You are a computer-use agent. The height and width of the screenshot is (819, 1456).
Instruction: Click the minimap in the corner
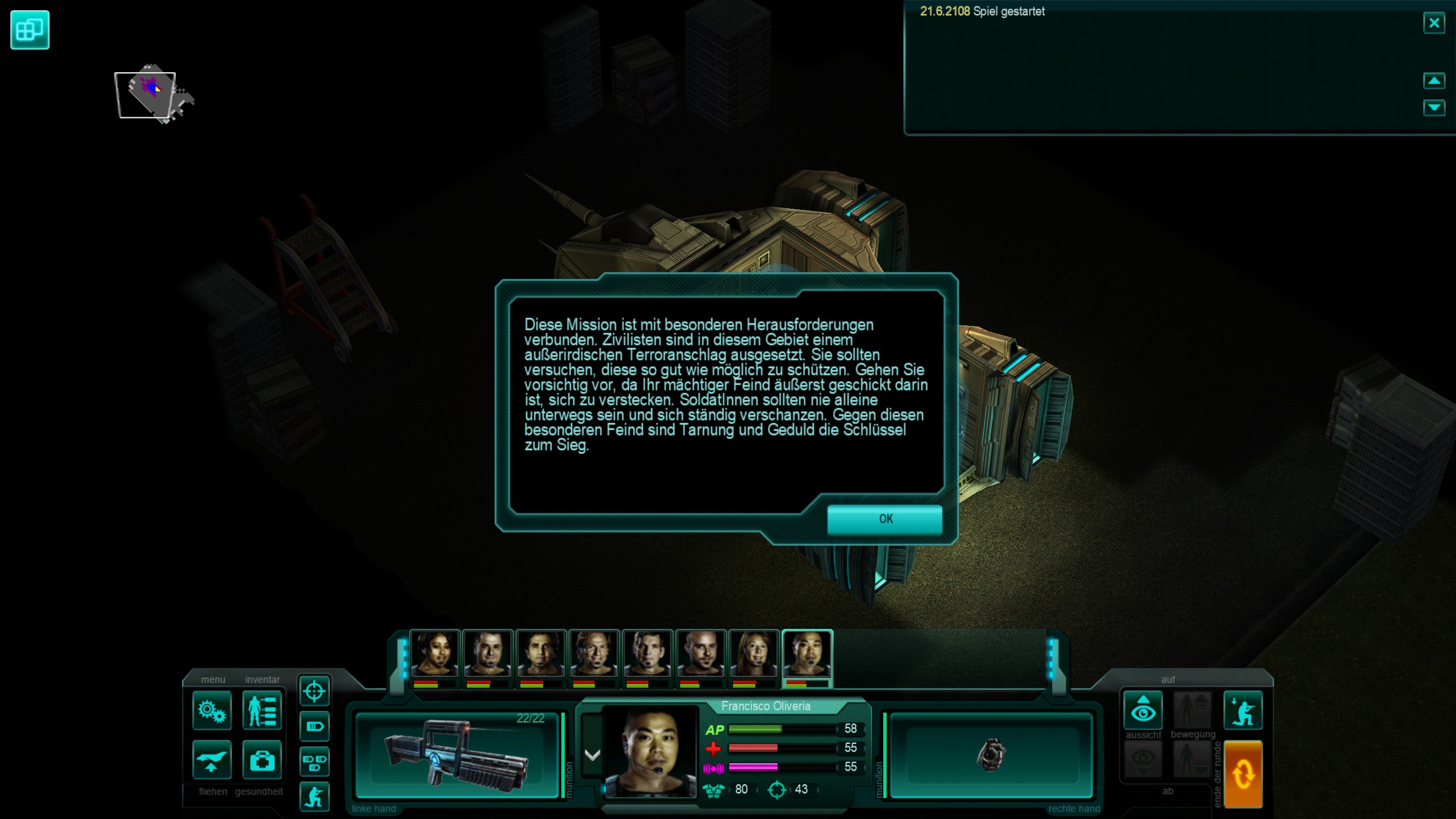click(151, 94)
